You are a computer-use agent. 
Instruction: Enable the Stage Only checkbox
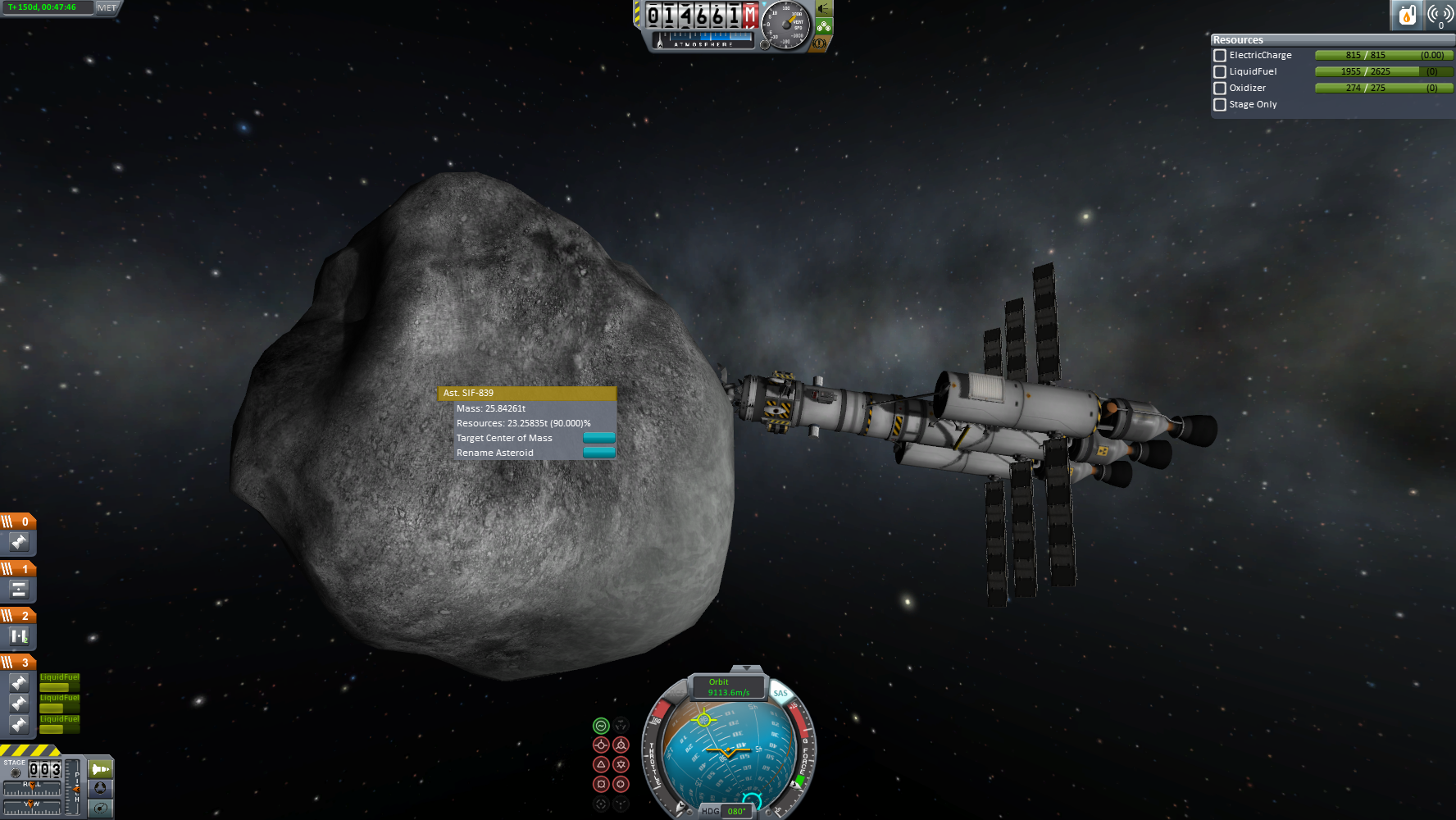click(x=1220, y=105)
